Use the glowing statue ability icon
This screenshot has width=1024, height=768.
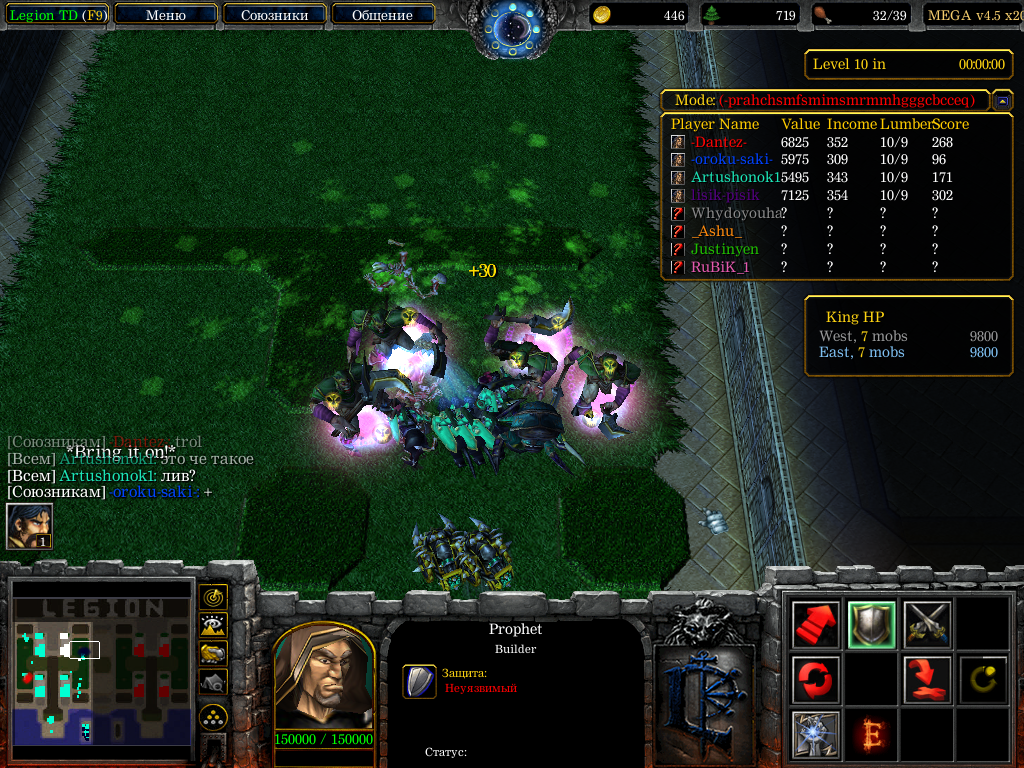(815, 734)
